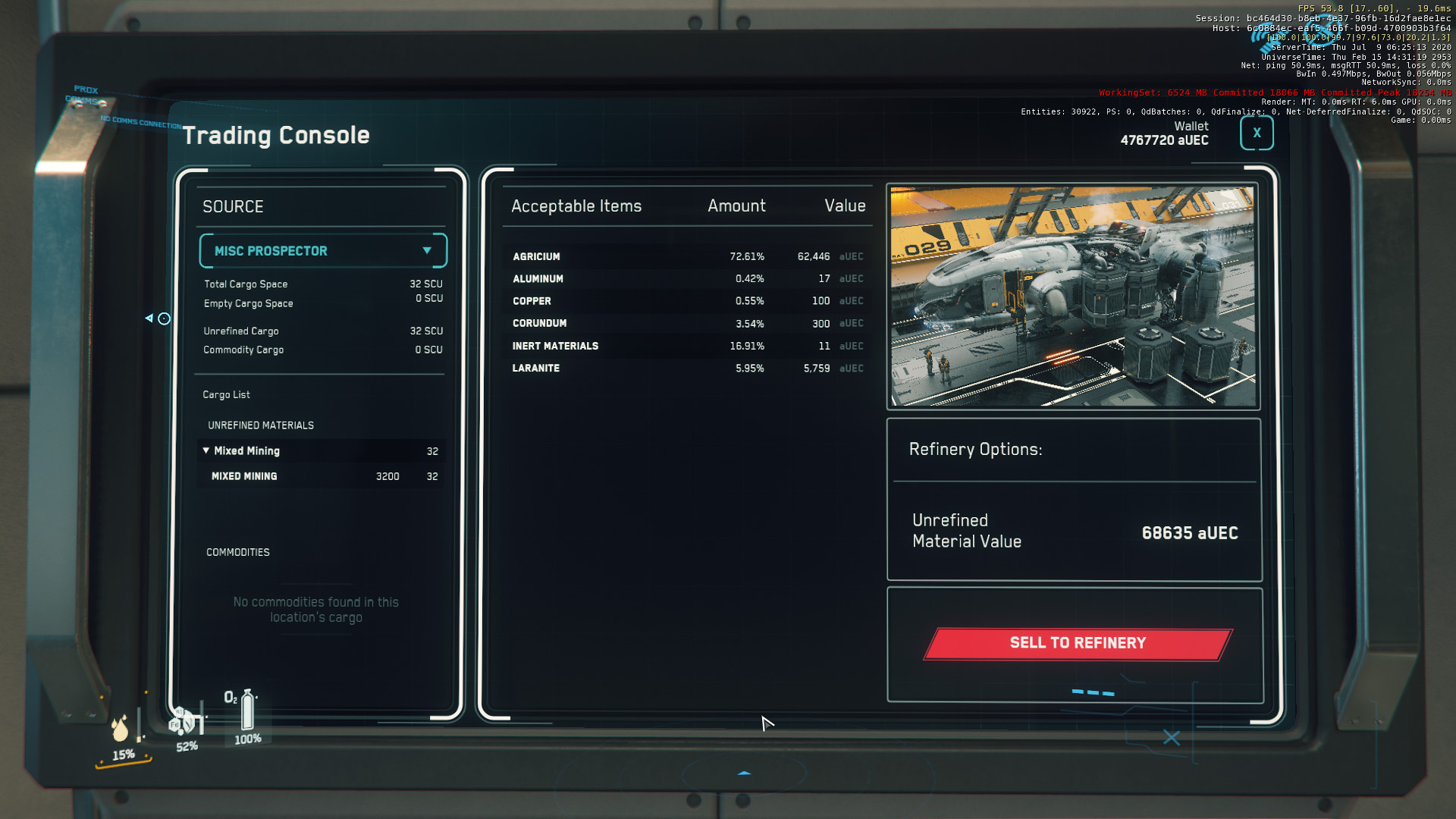Viewport: 1456px width, 819px height.
Task: Open the MISC Prospector source dropdown
Action: (x=323, y=251)
